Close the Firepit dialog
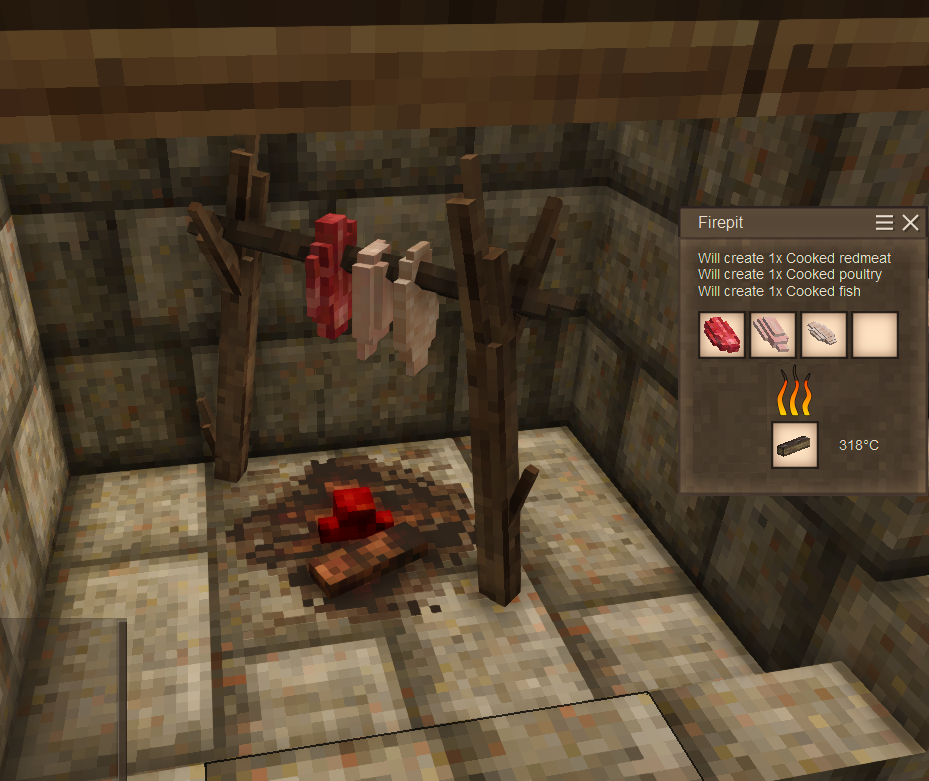 click(910, 223)
